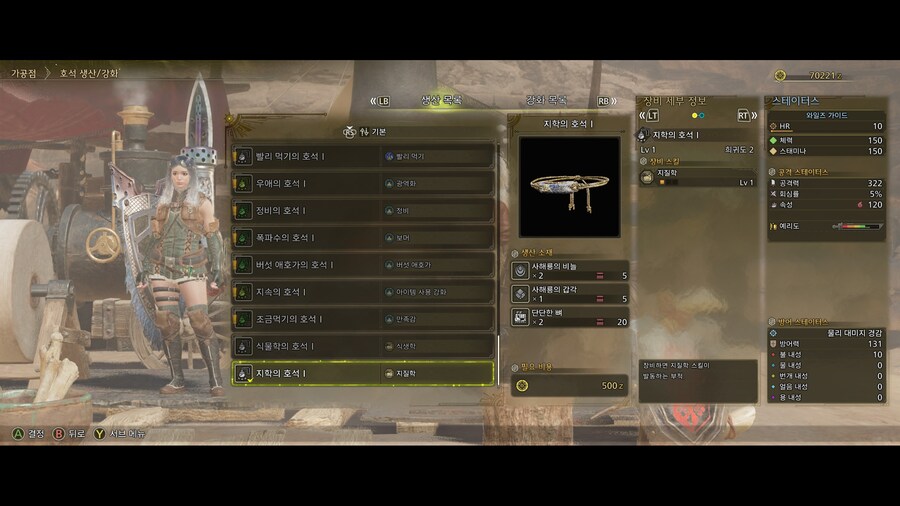Select highlighted 지학의 호석 I charm
This screenshot has width=900, height=506.
pos(363,373)
